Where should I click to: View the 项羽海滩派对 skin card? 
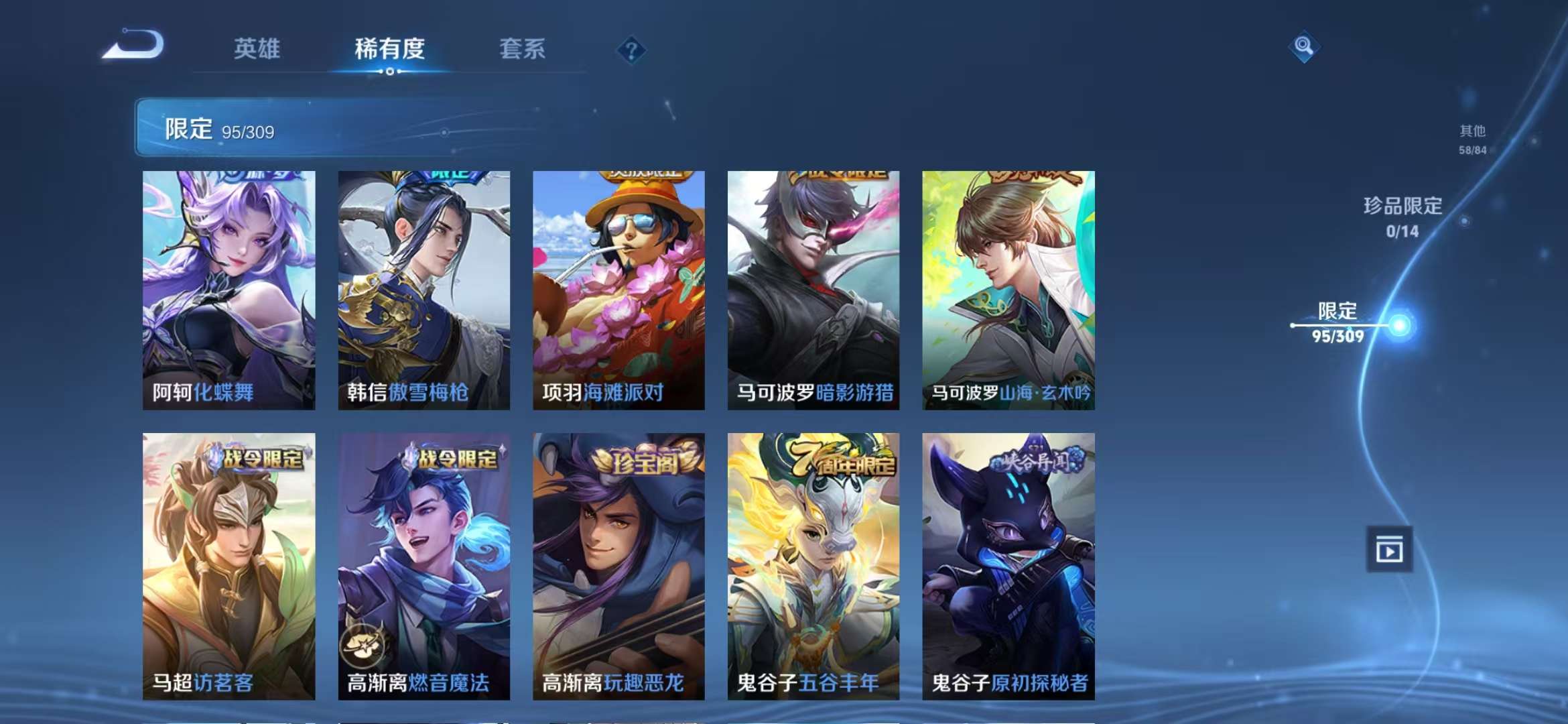pos(620,288)
